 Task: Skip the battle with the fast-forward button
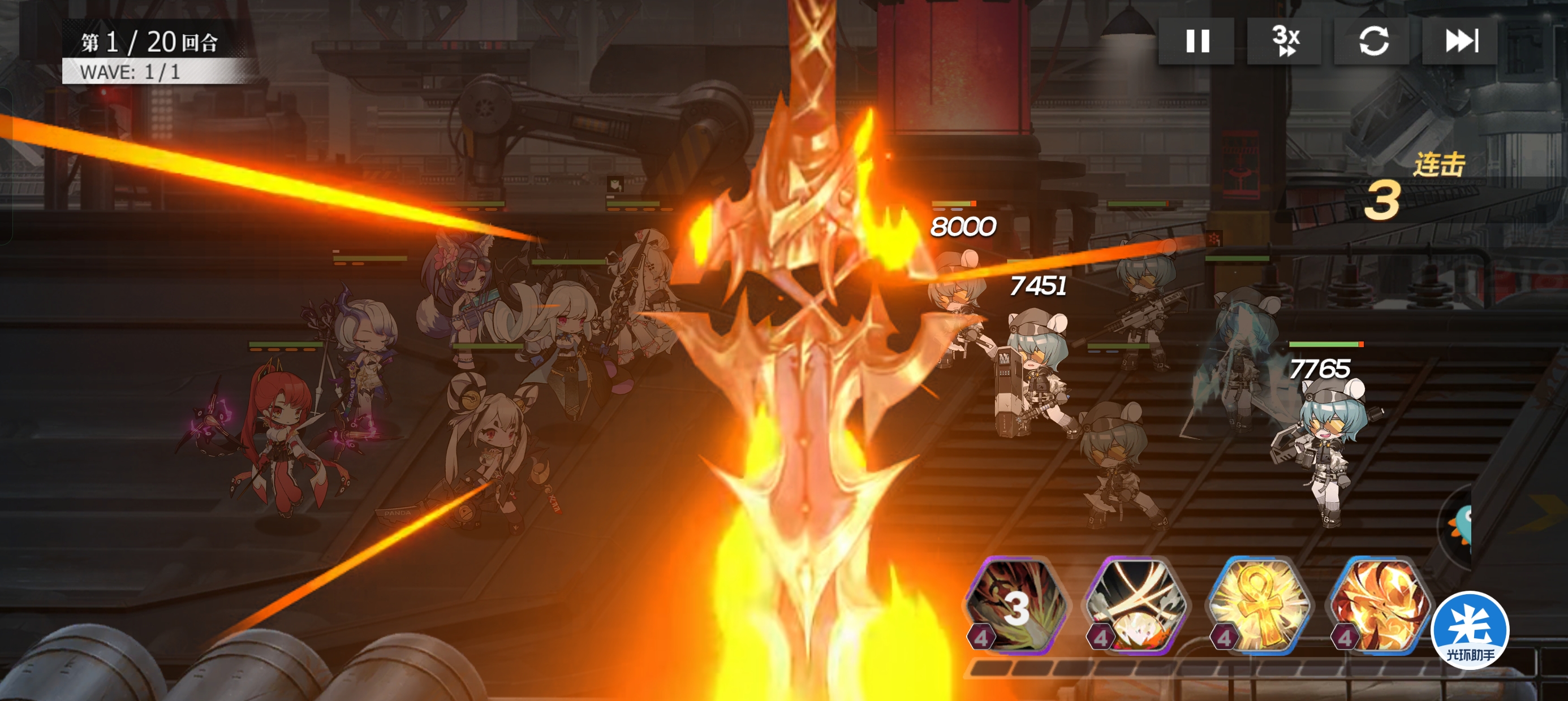pyautogui.click(x=1461, y=41)
